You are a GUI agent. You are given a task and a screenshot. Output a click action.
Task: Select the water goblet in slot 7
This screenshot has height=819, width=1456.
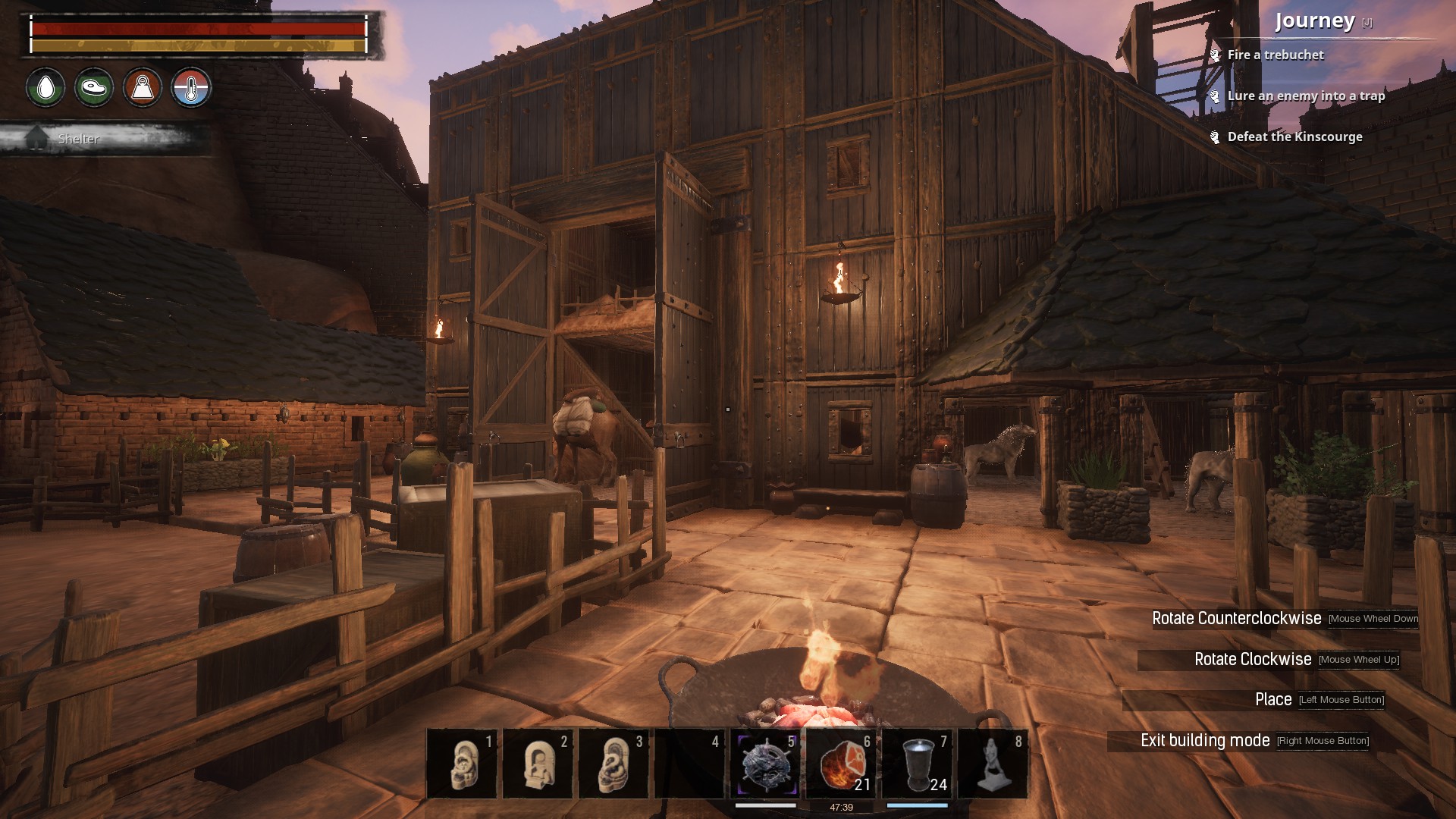coord(917,764)
